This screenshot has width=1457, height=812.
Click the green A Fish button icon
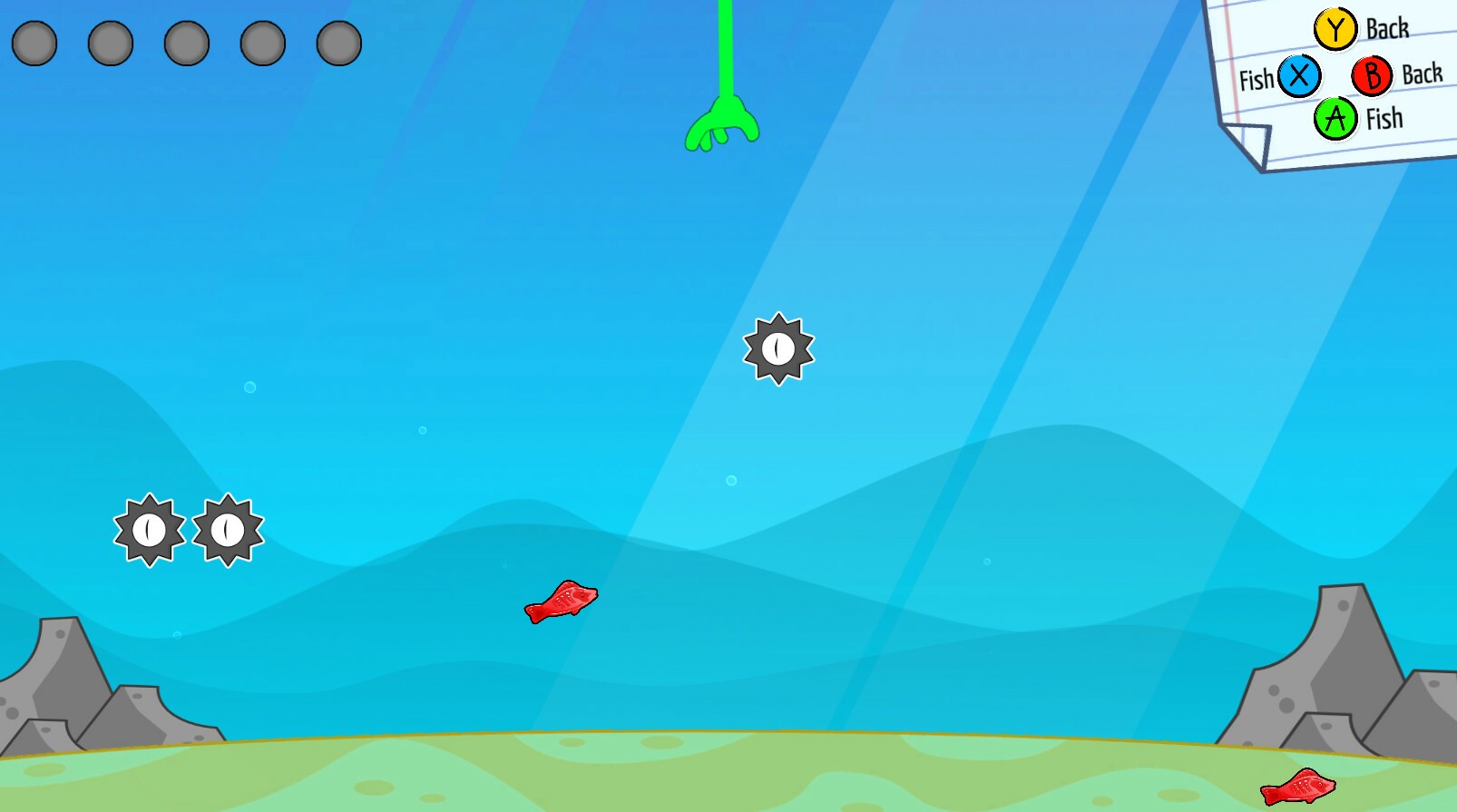click(1334, 116)
